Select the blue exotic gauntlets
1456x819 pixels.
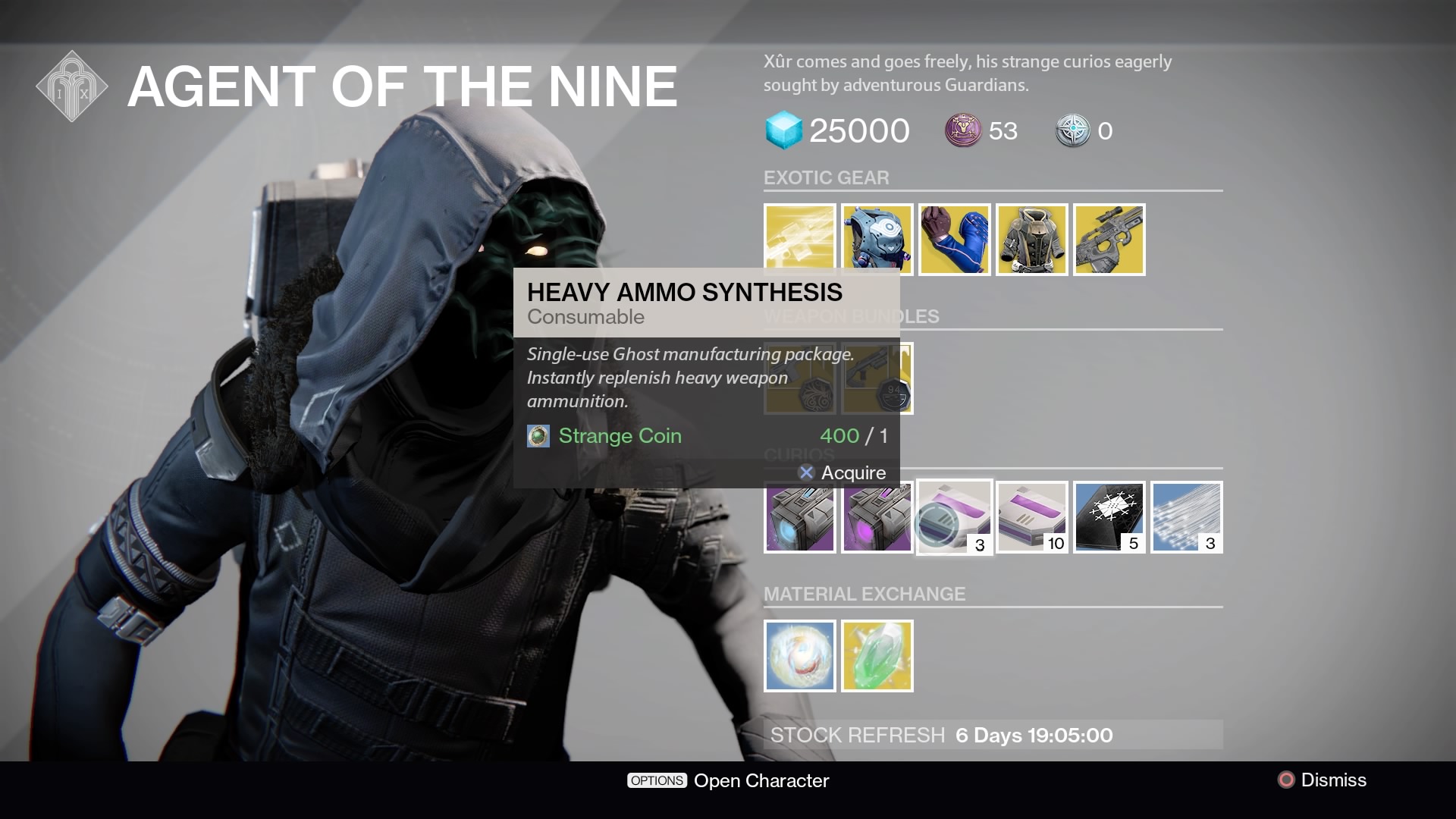click(x=954, y=240)
